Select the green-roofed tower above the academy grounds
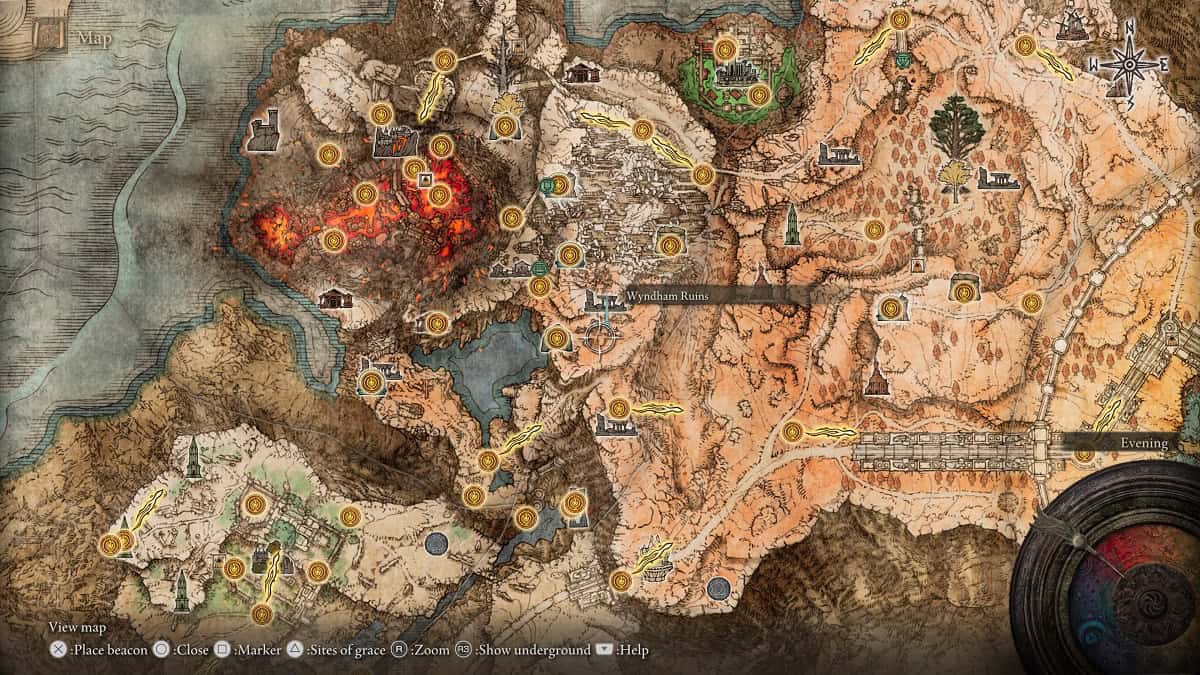Viewport: 1200px width, 675px height. point(193,459)
